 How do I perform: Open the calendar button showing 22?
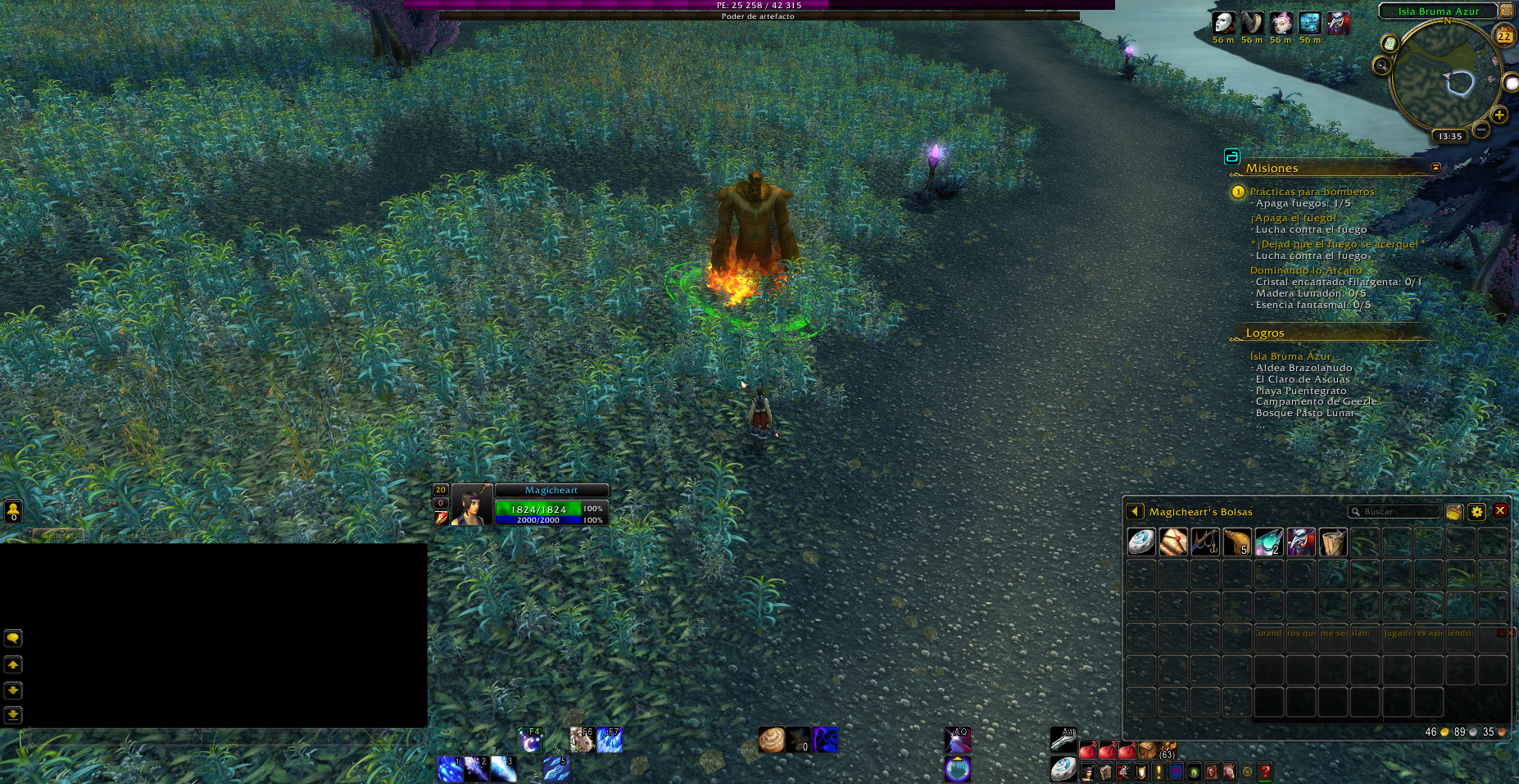[1504, 35]
